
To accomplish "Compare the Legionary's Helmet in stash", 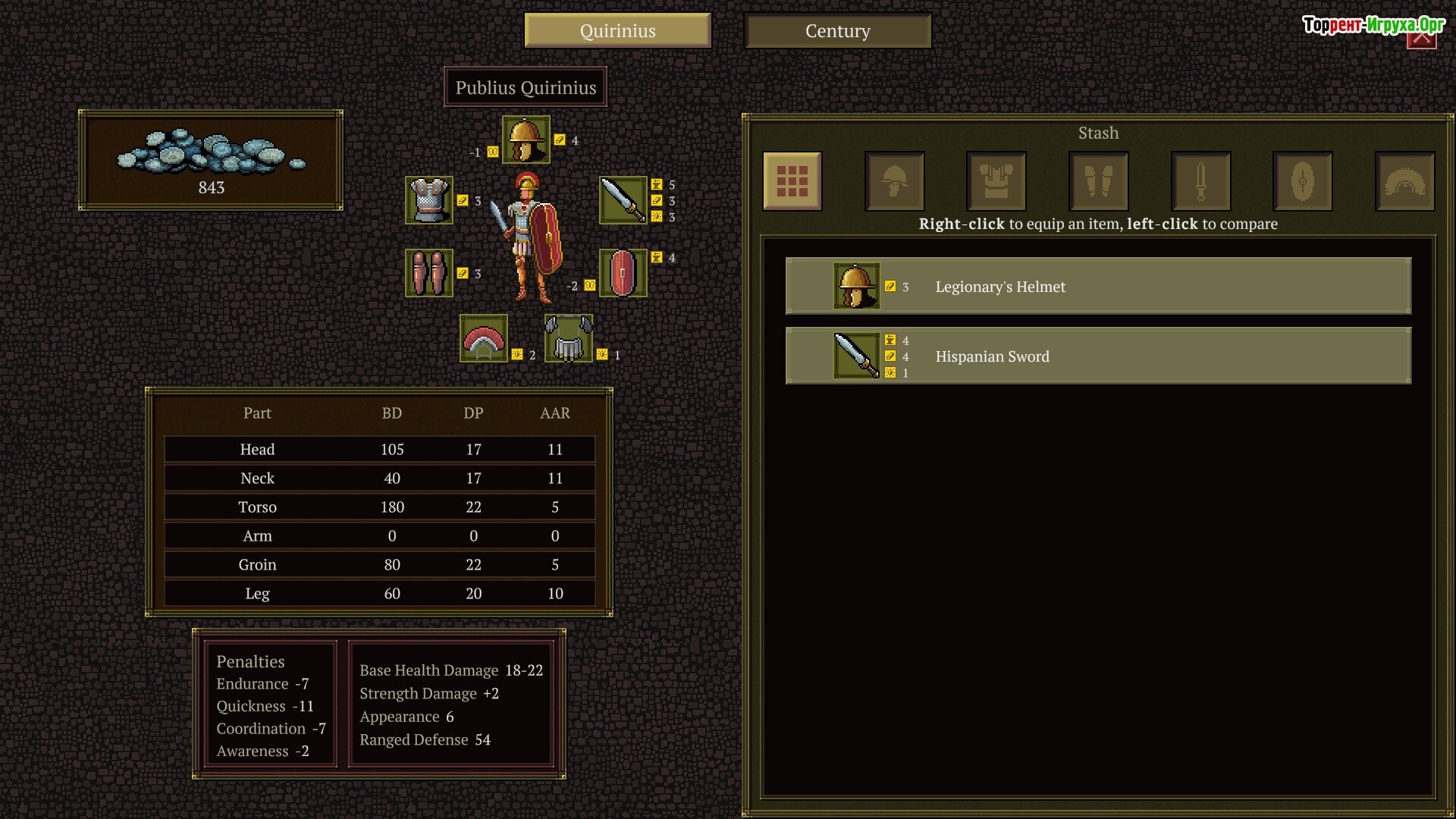I will (x=1098, y=287).
